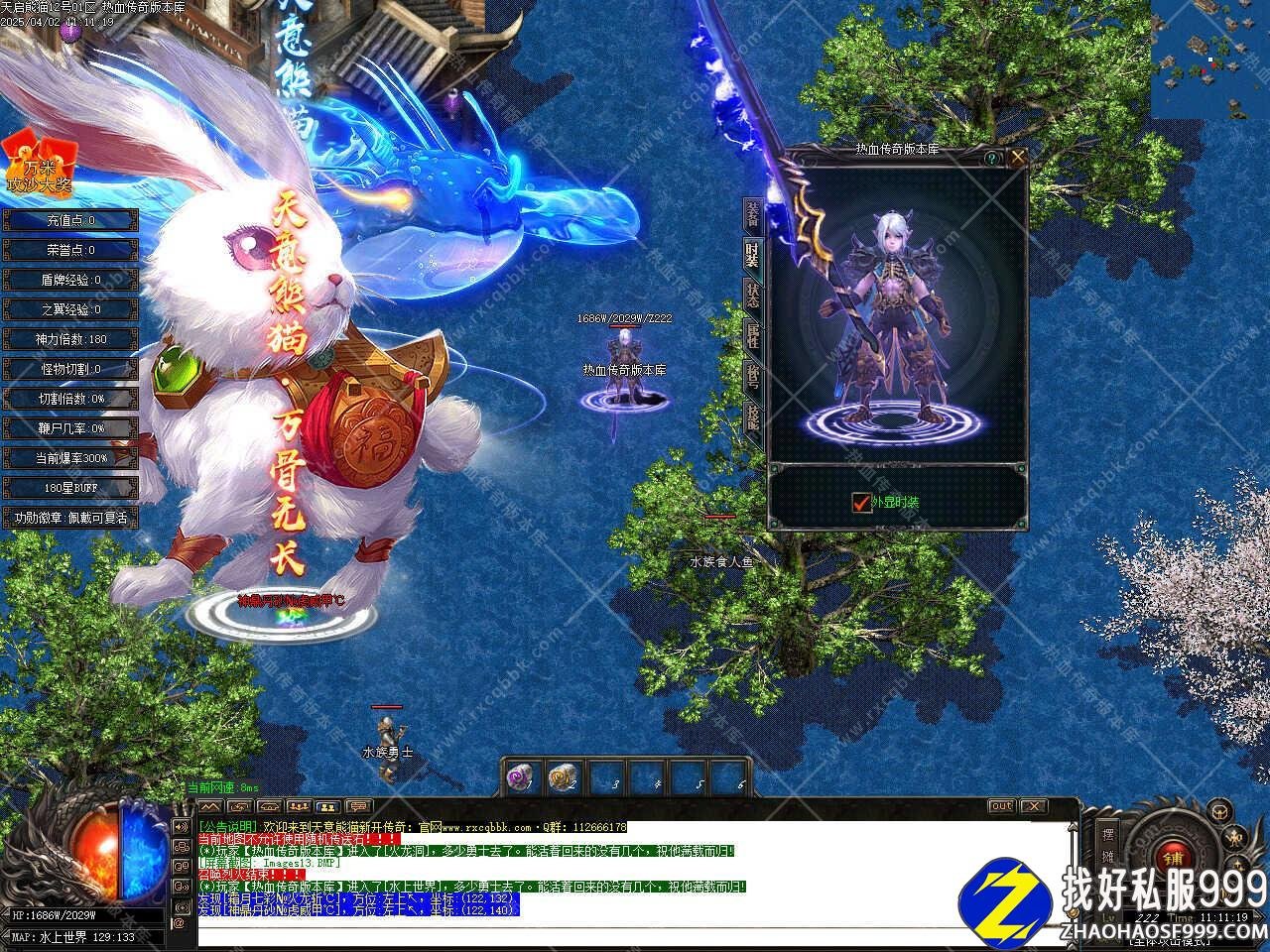The height and width of the screenshot is (952, 1270).
Task: Close the chat window with its X button
Action: click(1033, 806)
